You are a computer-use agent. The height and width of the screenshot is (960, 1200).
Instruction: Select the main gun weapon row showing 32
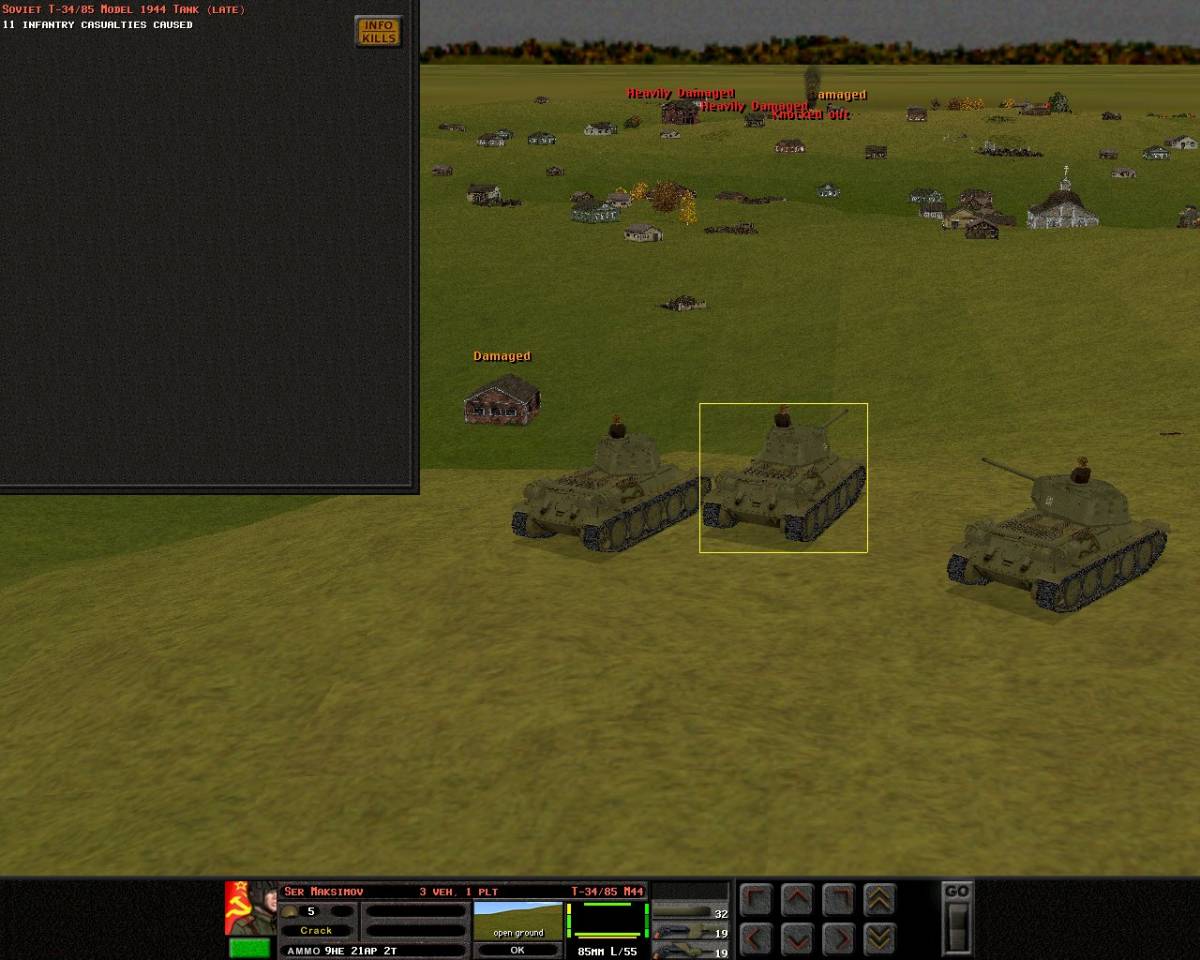691,914
